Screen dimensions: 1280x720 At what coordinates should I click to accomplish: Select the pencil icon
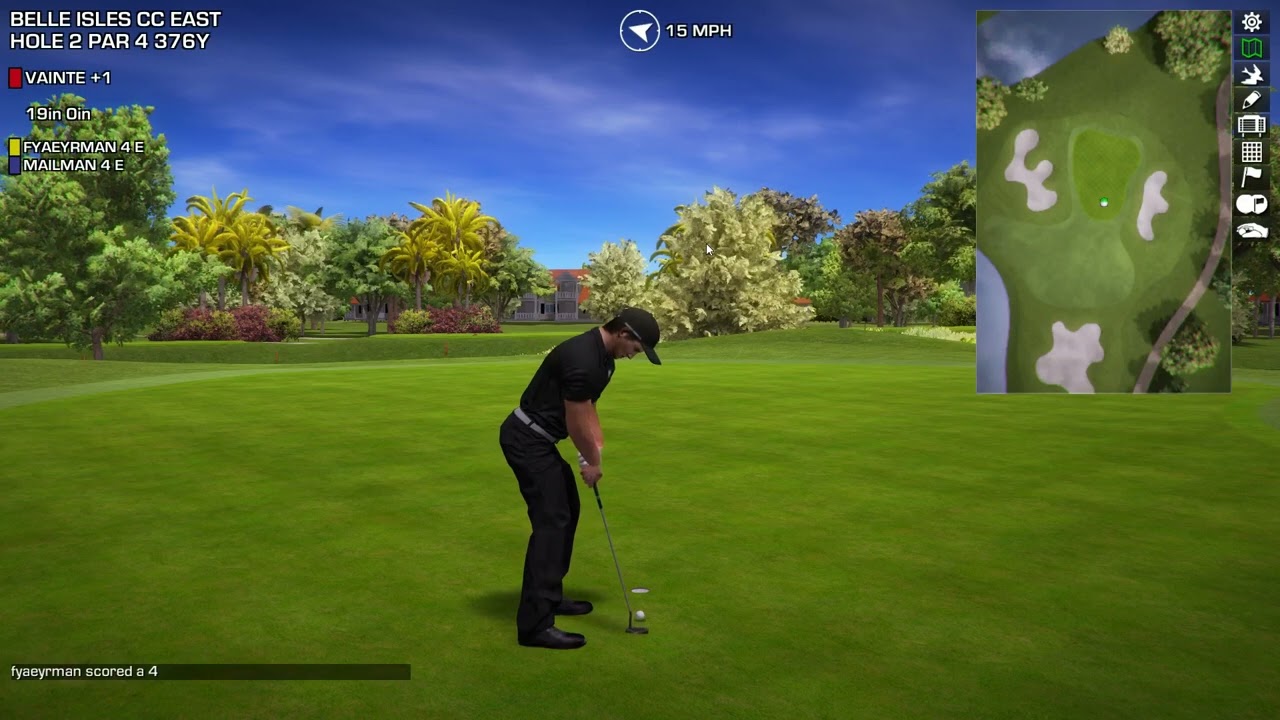point(1252,100)
